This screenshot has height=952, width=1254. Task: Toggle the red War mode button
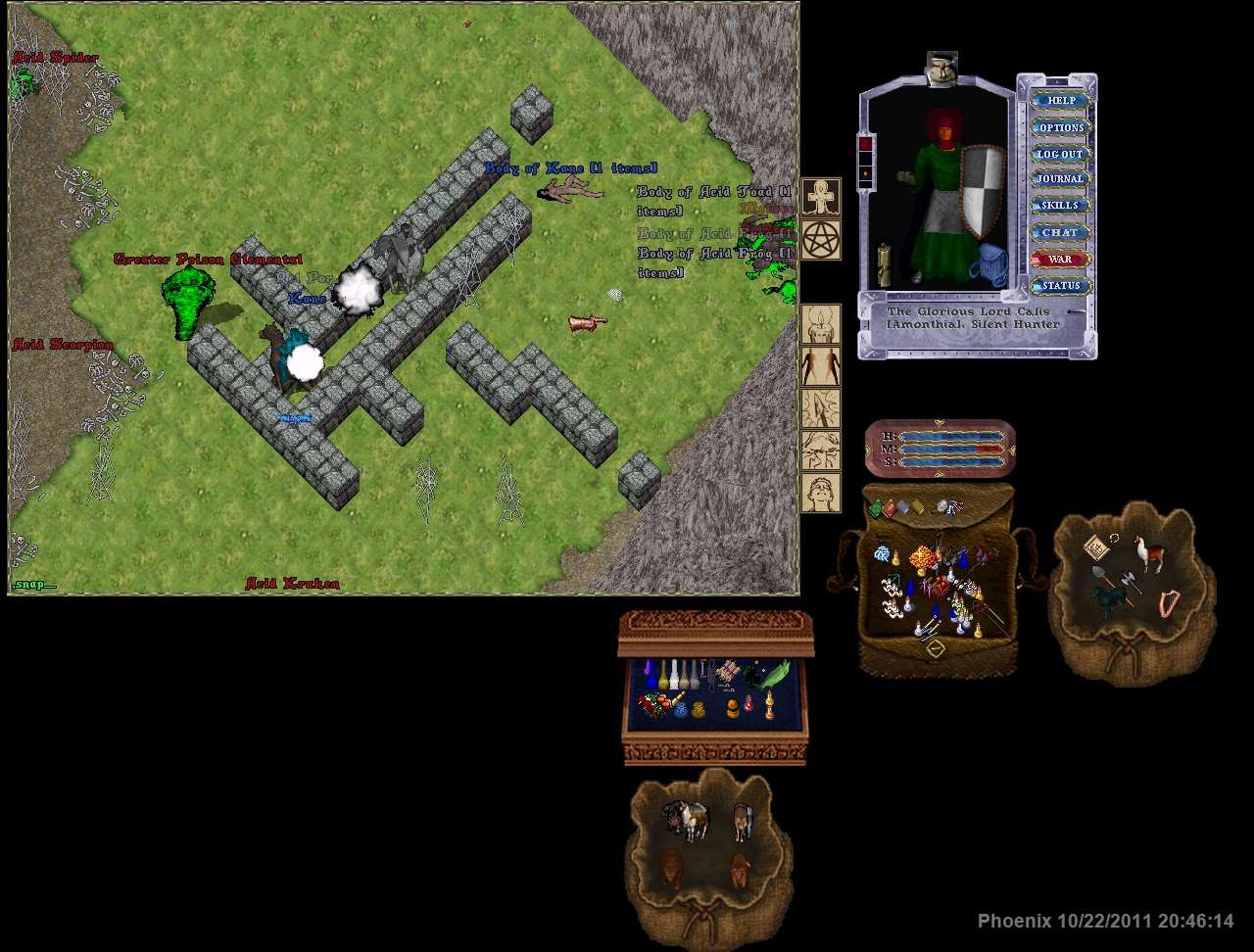tap(1061, 260)
